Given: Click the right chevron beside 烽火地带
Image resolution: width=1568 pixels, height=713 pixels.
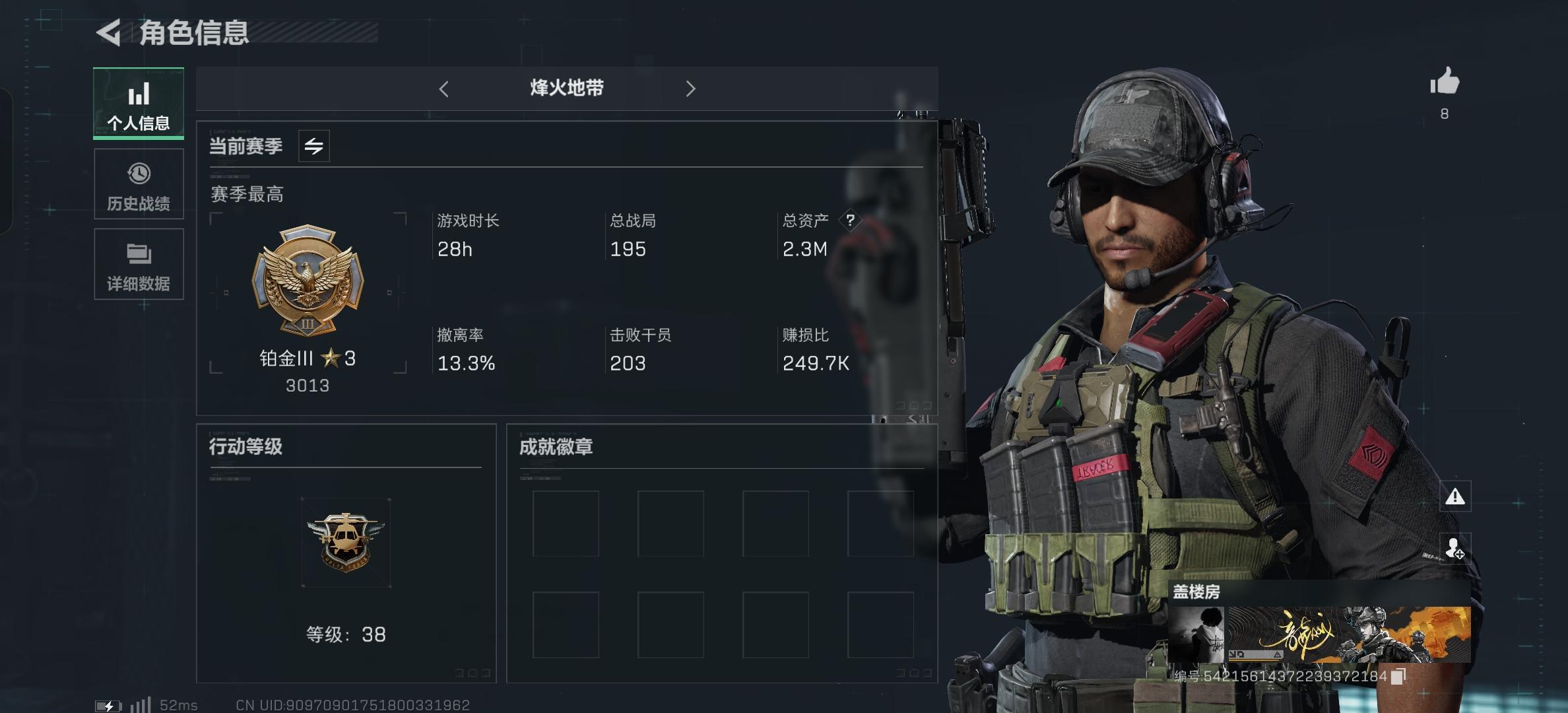Looking at the screenshot, I should tap(692, 88).
